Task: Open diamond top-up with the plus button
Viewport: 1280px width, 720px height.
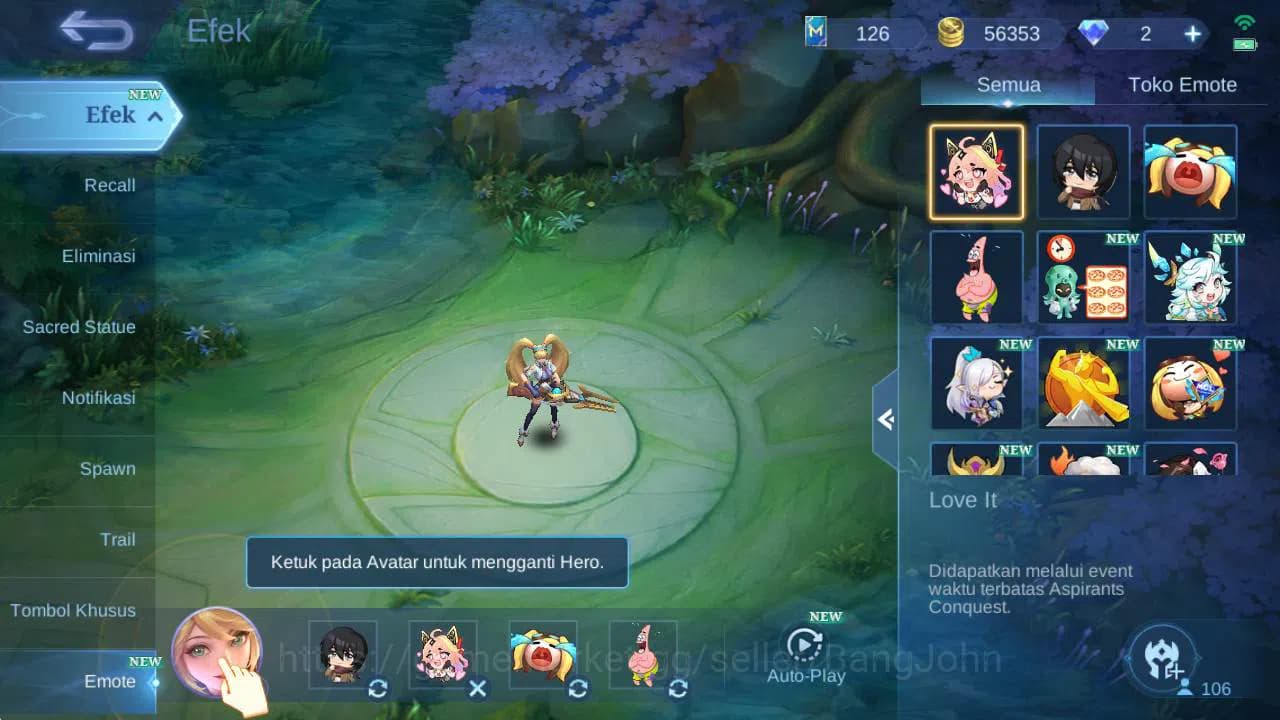Action: click(1192, 33)
